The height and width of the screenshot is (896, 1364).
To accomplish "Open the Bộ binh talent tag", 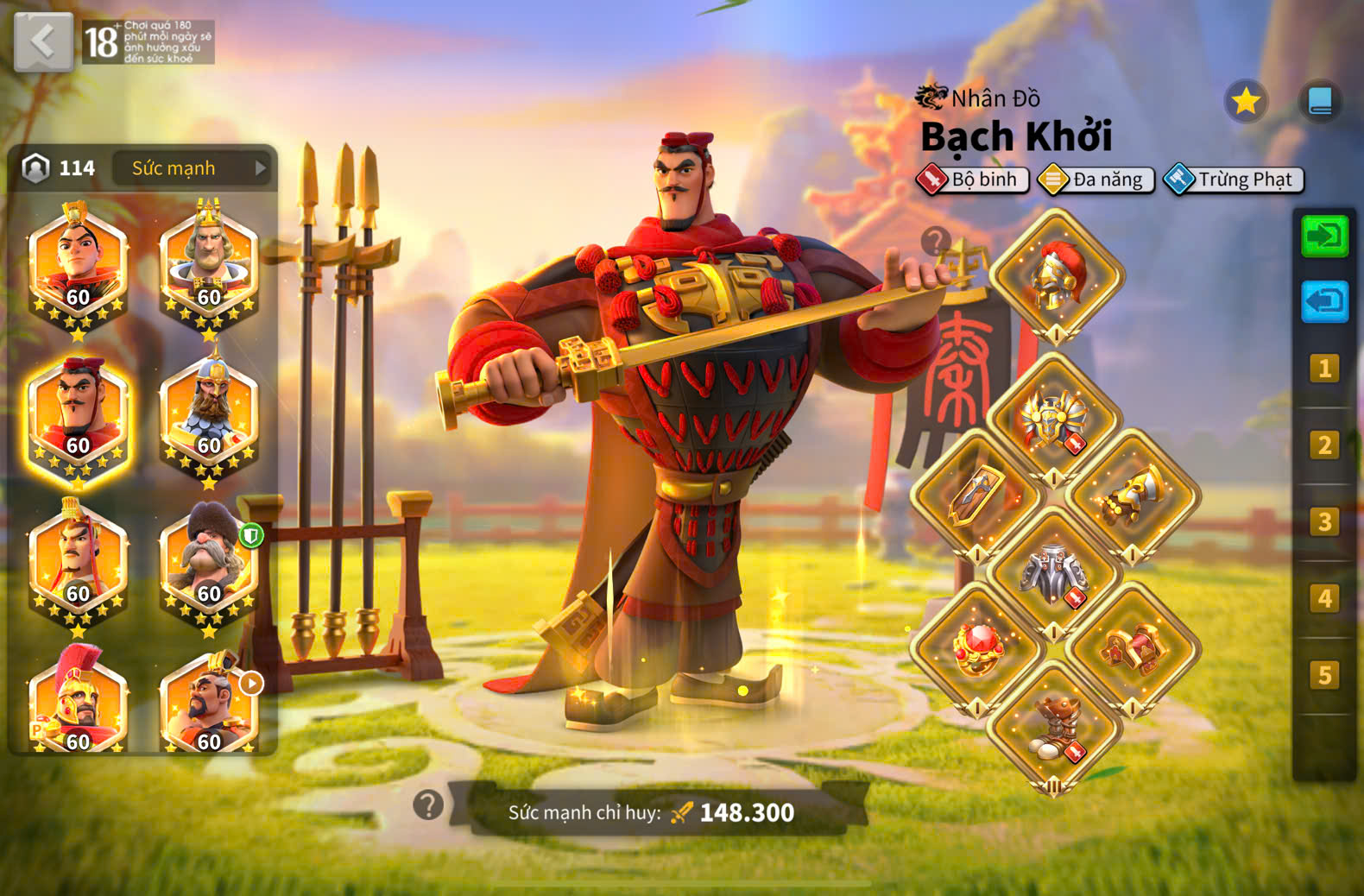I will point(973,180).
